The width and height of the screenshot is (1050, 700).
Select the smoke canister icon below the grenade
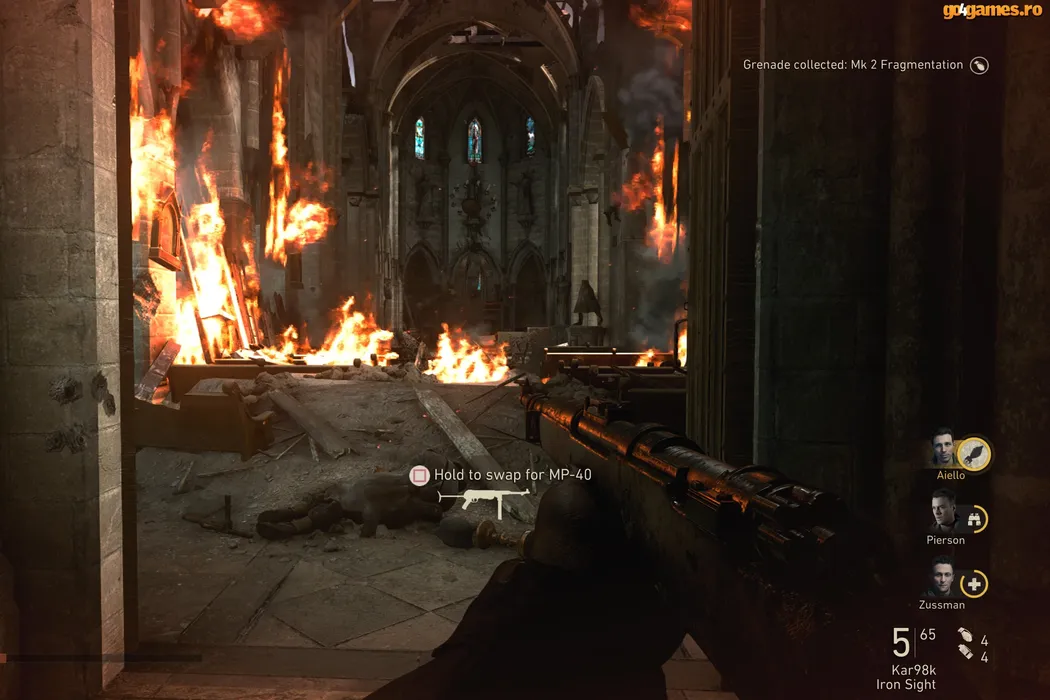coord(964,652)
